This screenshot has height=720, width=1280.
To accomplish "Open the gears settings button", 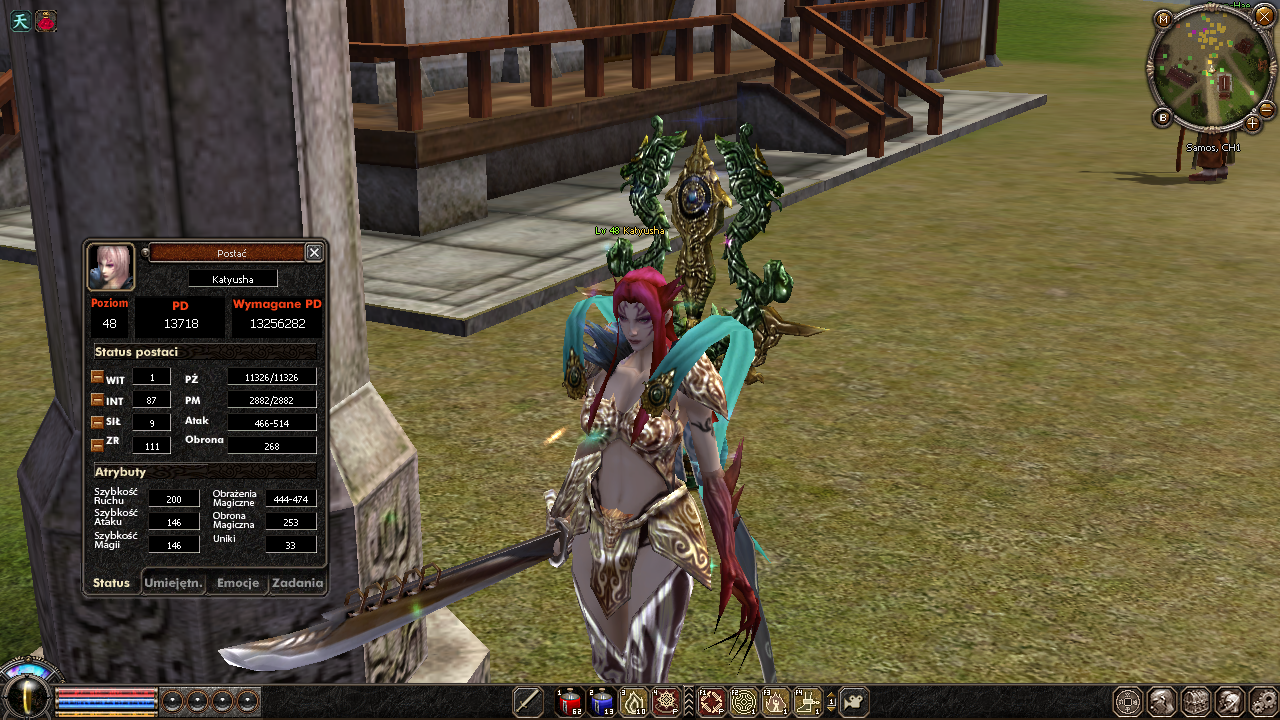I will pos(1262,702).
